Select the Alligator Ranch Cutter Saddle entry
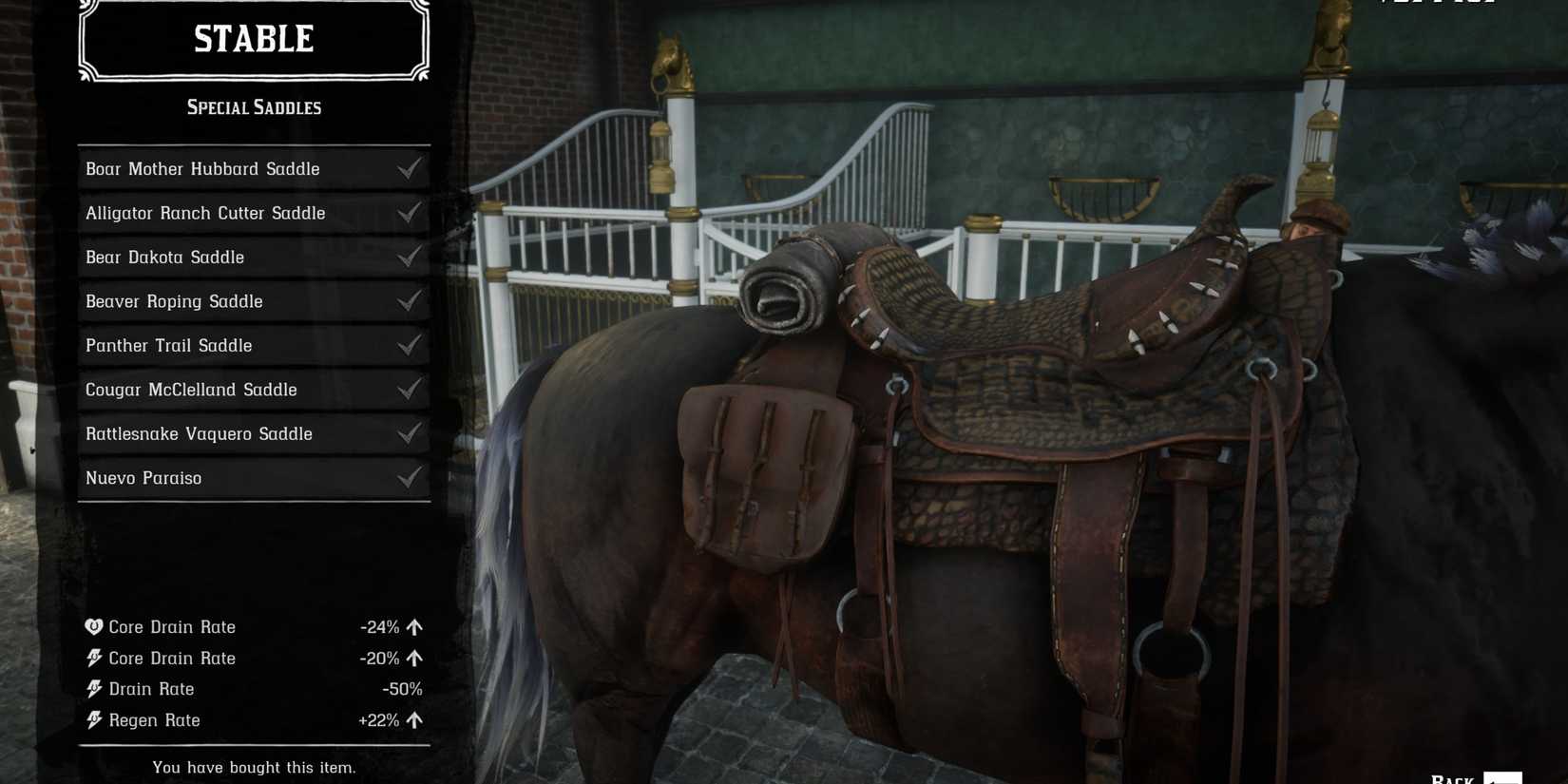 (x=206, y=213)
